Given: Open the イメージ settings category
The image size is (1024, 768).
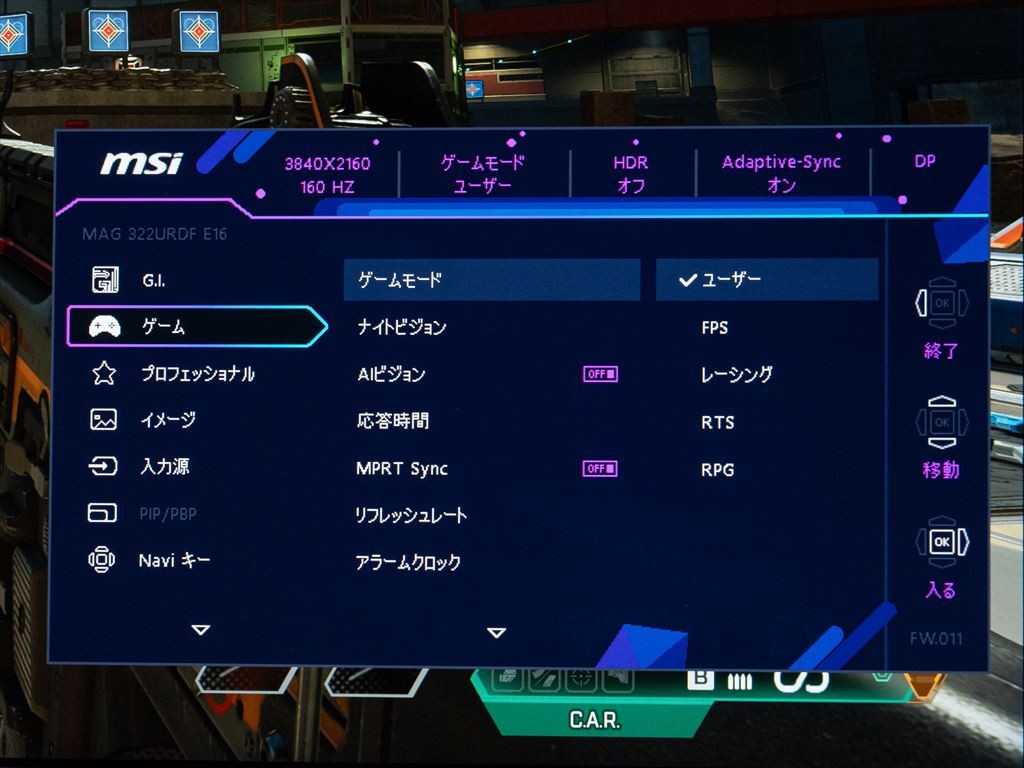Looking at the screenshot, I should pos(167,420).
